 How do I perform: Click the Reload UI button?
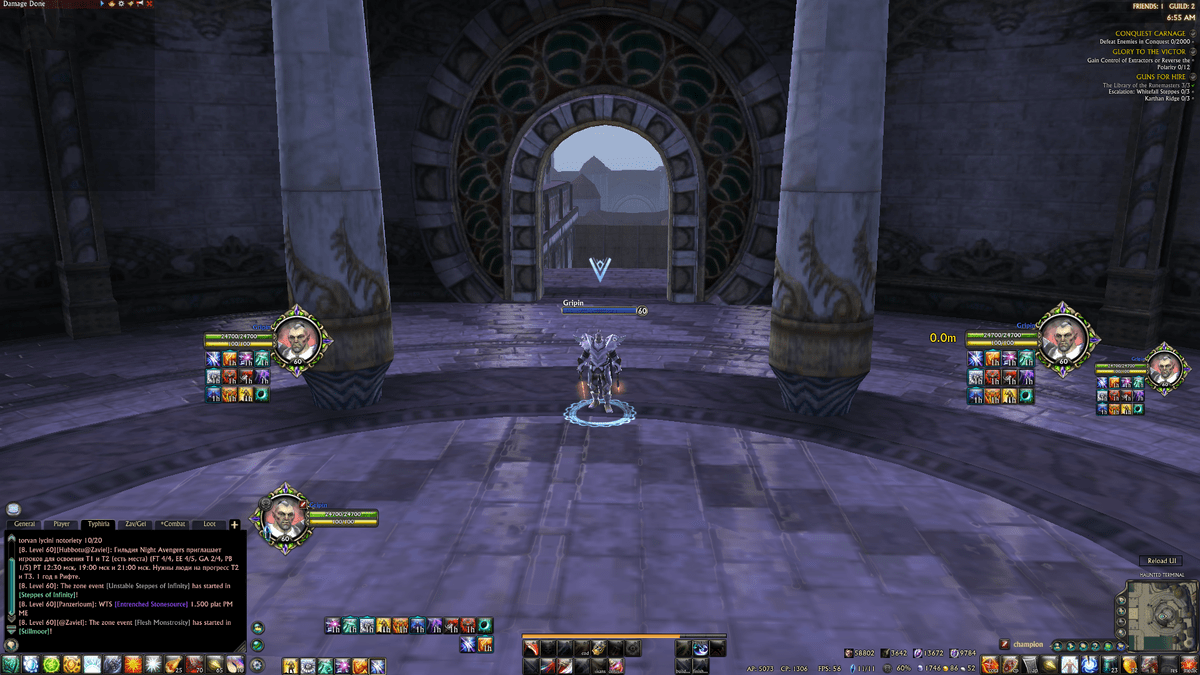click(x=1160, y=561)
